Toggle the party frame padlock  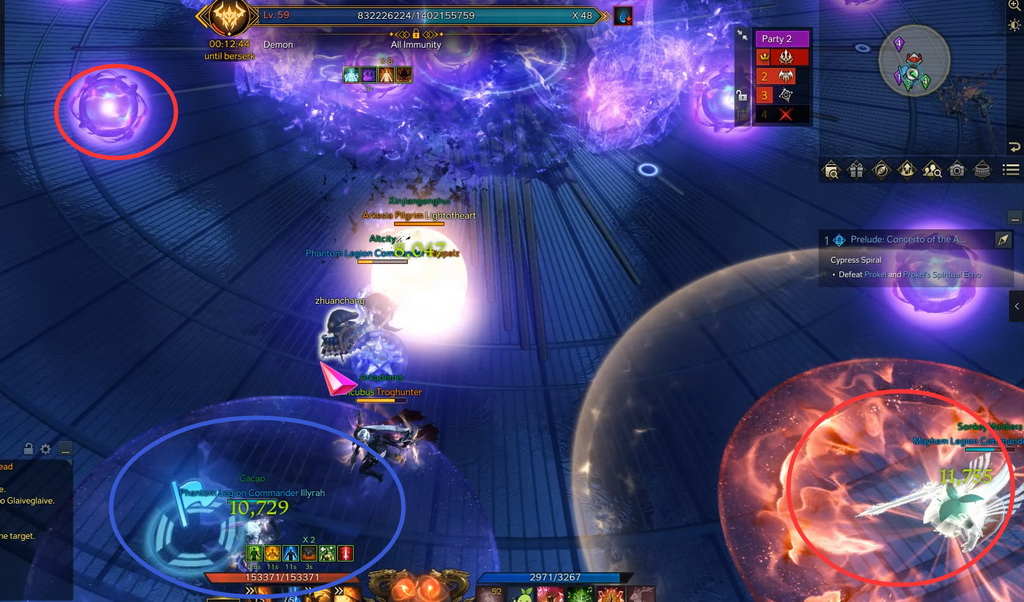tap(742, 96)
